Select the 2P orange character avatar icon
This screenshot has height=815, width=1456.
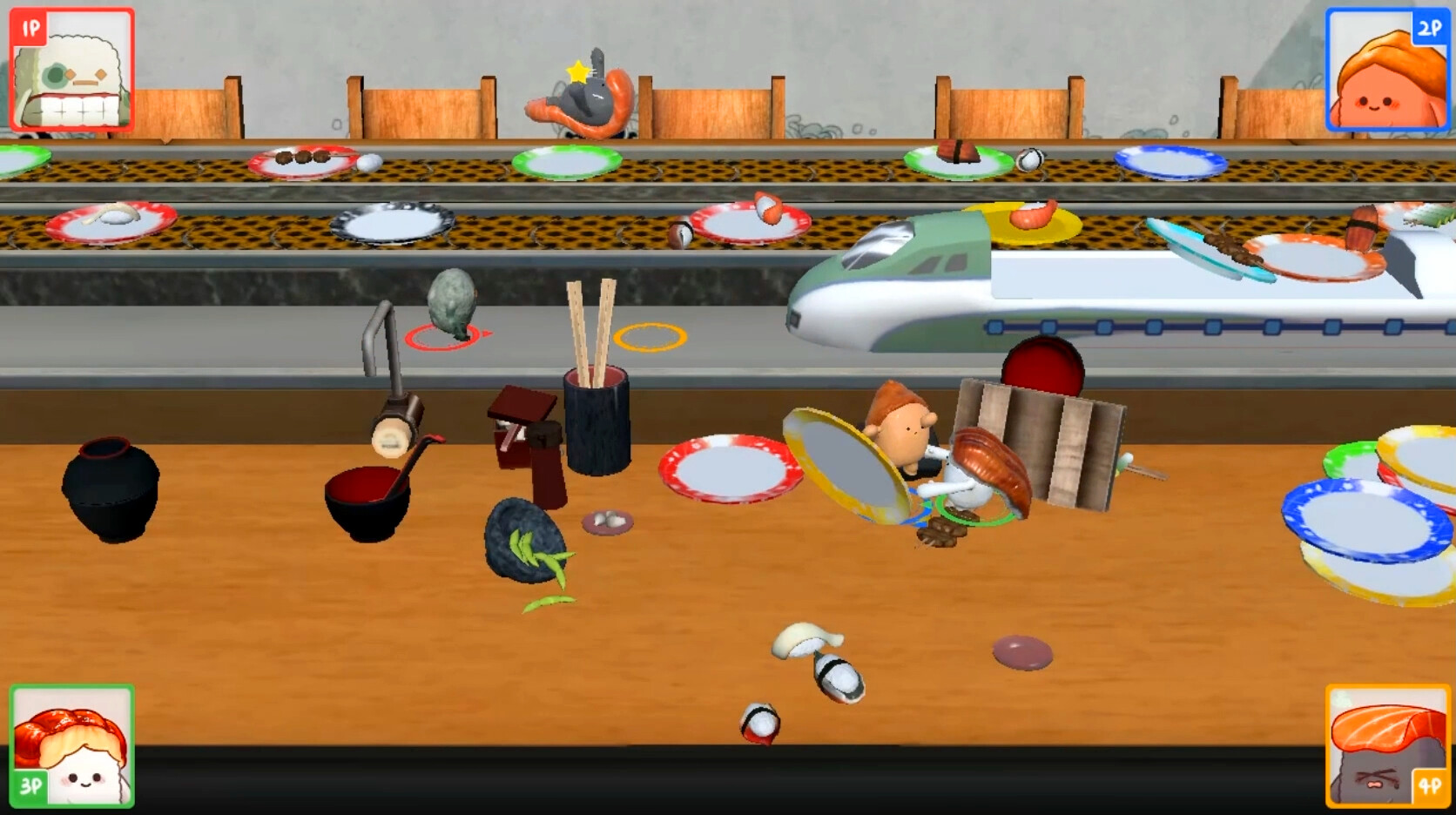(x=1386, y=68)
